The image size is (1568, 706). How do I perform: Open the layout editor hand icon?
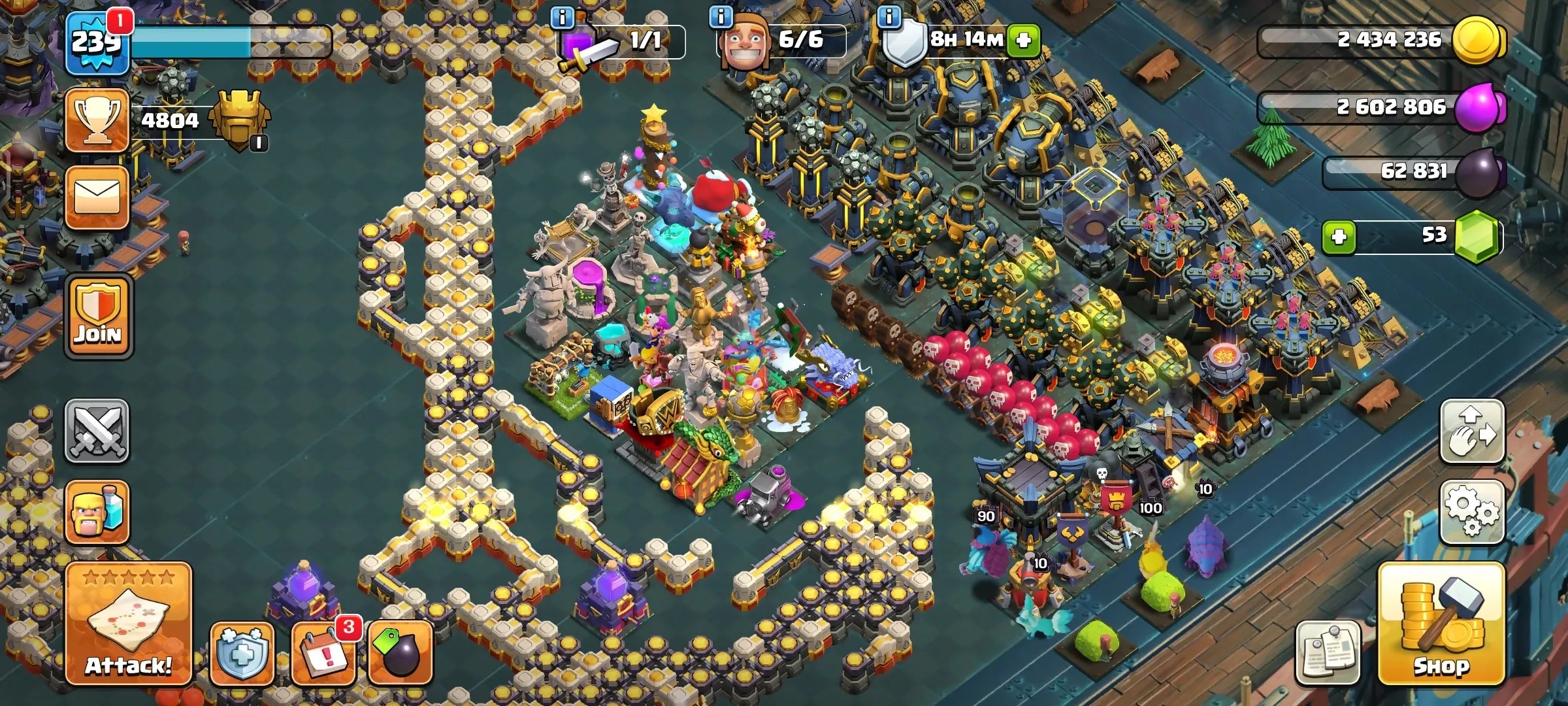(1472, 431)
